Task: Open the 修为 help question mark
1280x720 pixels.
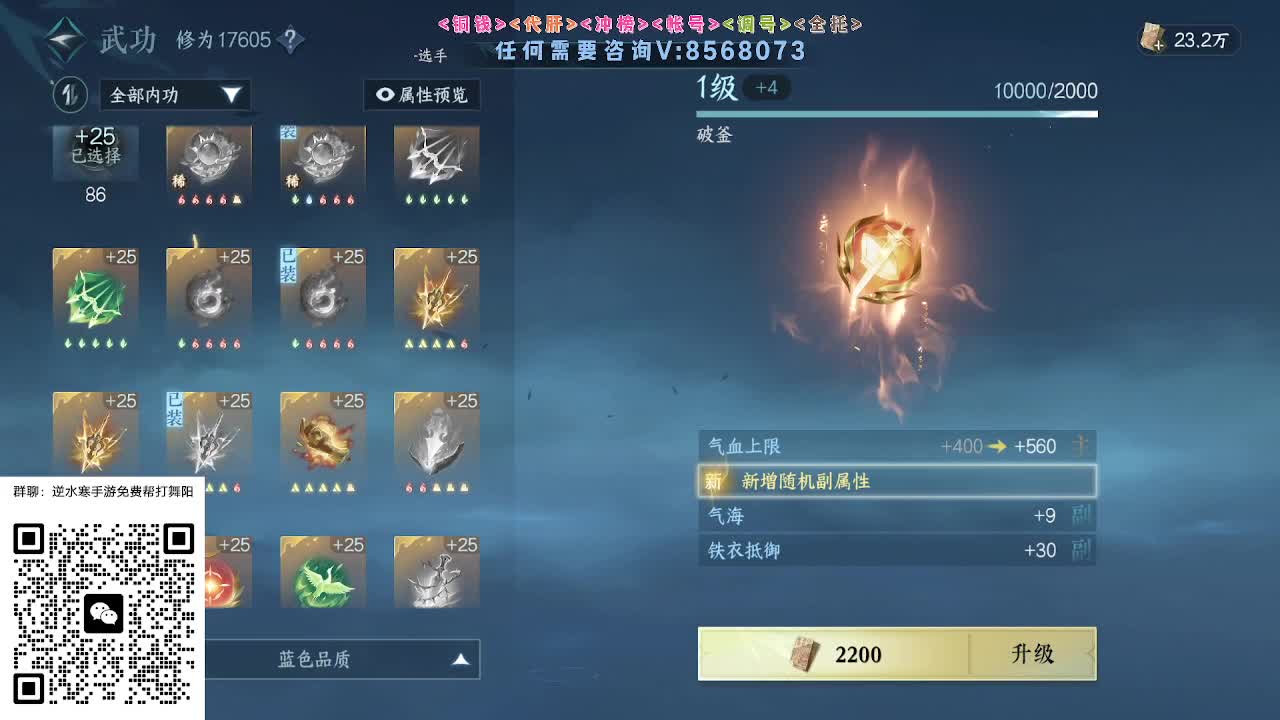Action: pyautogui.click(x=288, y=40)
